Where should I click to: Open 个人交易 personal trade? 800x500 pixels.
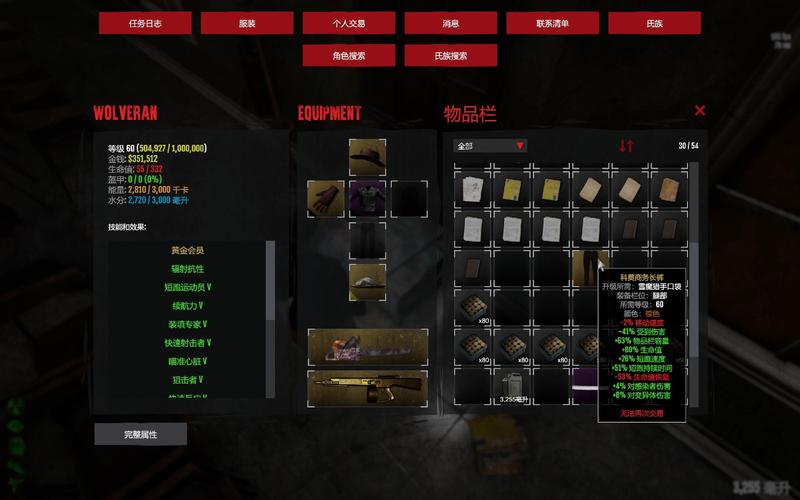pos(349,23)
